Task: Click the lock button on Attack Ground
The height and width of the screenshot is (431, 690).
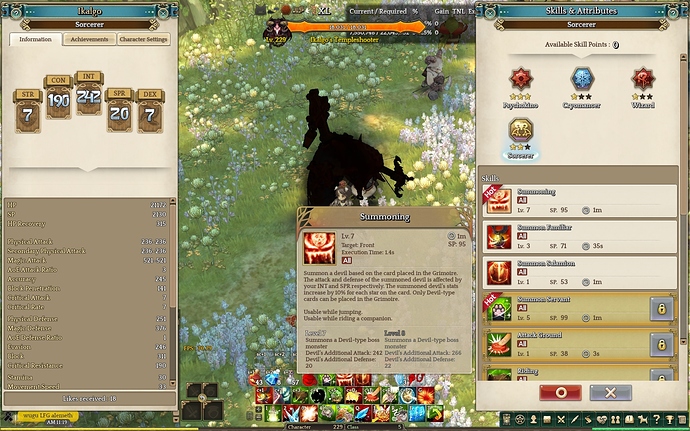Action: 660,345
